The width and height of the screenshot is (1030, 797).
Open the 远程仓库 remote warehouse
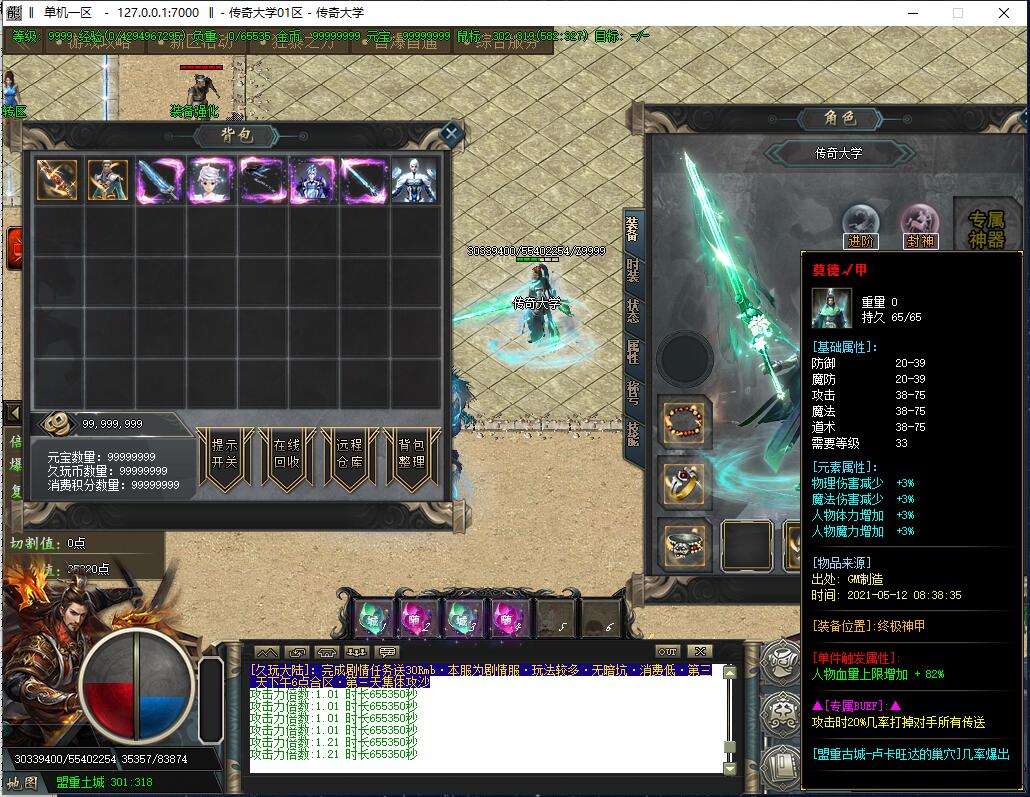click(x=349, y=455)
